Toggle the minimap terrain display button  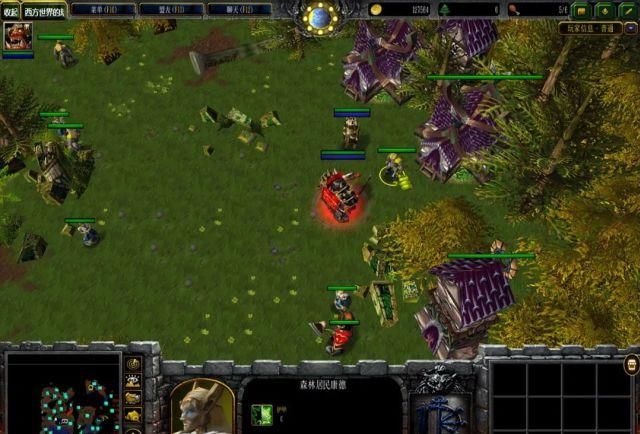click(x=132, y=381)
